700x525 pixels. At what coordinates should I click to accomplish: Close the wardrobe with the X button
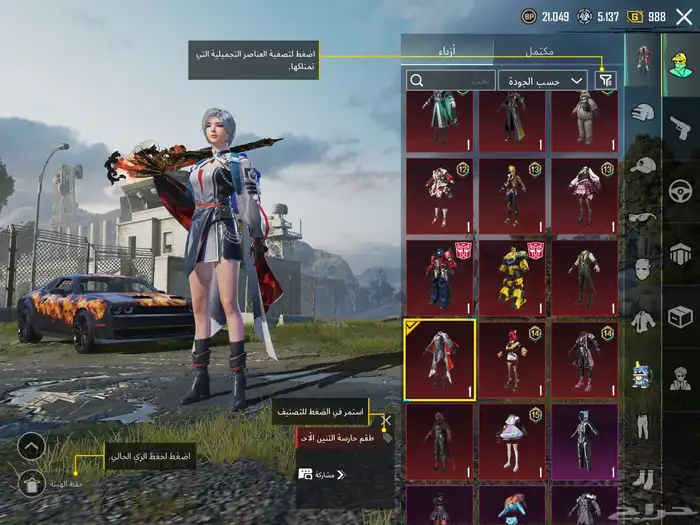pyautogui.click(x=684, y=16)
